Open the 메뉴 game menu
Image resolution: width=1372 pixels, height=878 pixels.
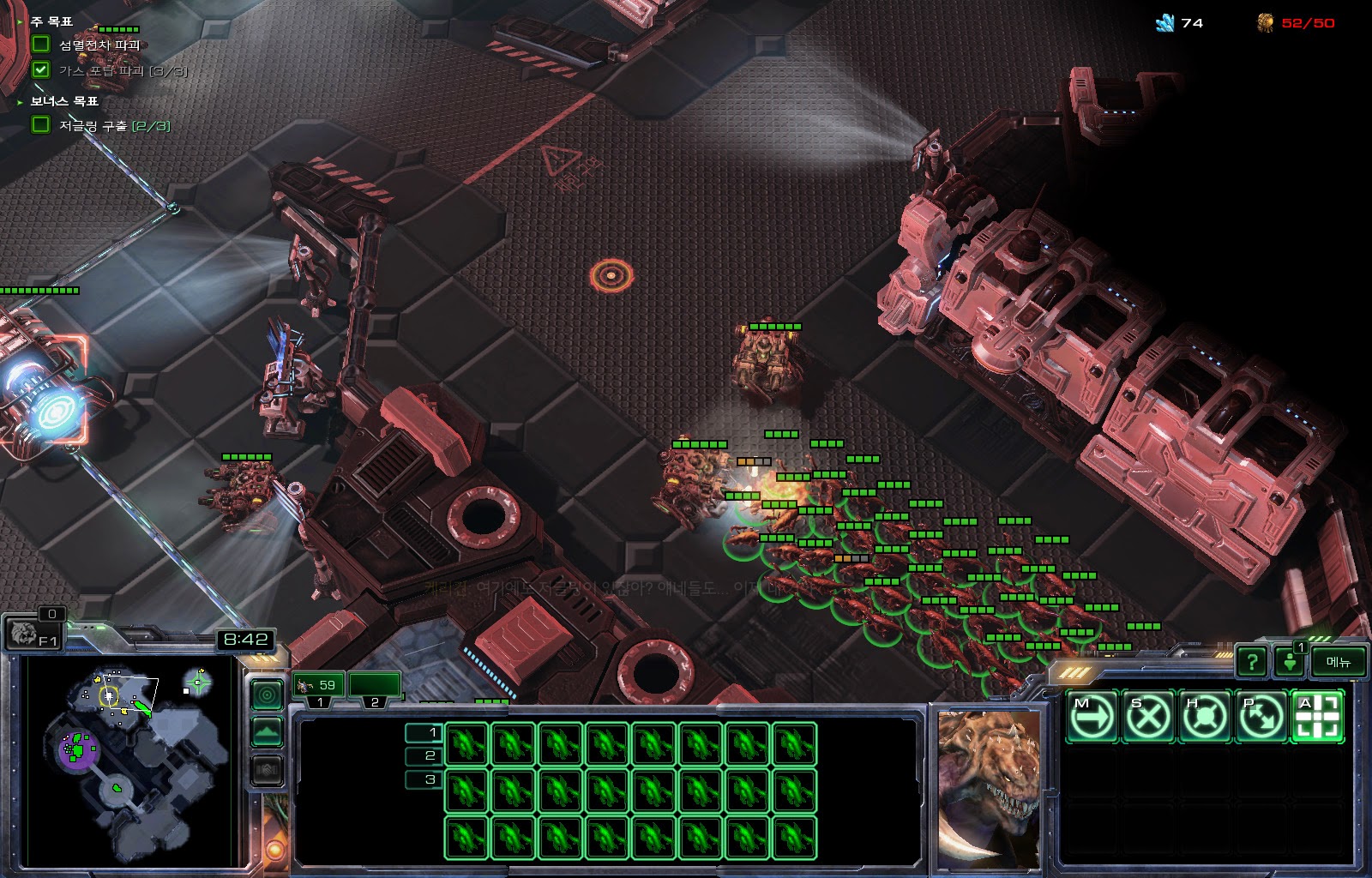click(x=1338, y=661)
